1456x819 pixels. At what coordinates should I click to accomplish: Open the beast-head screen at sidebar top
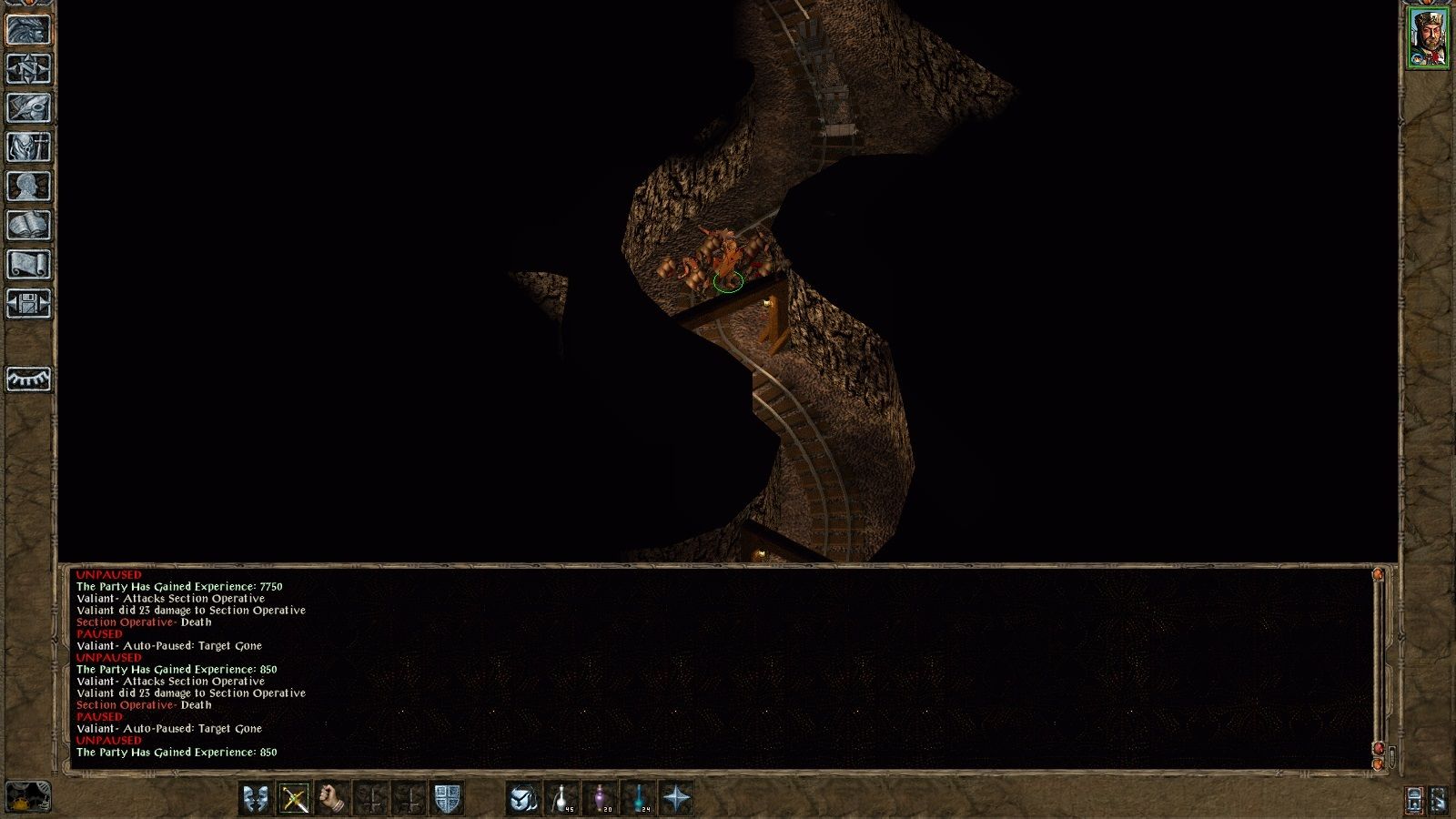[25, 28]
